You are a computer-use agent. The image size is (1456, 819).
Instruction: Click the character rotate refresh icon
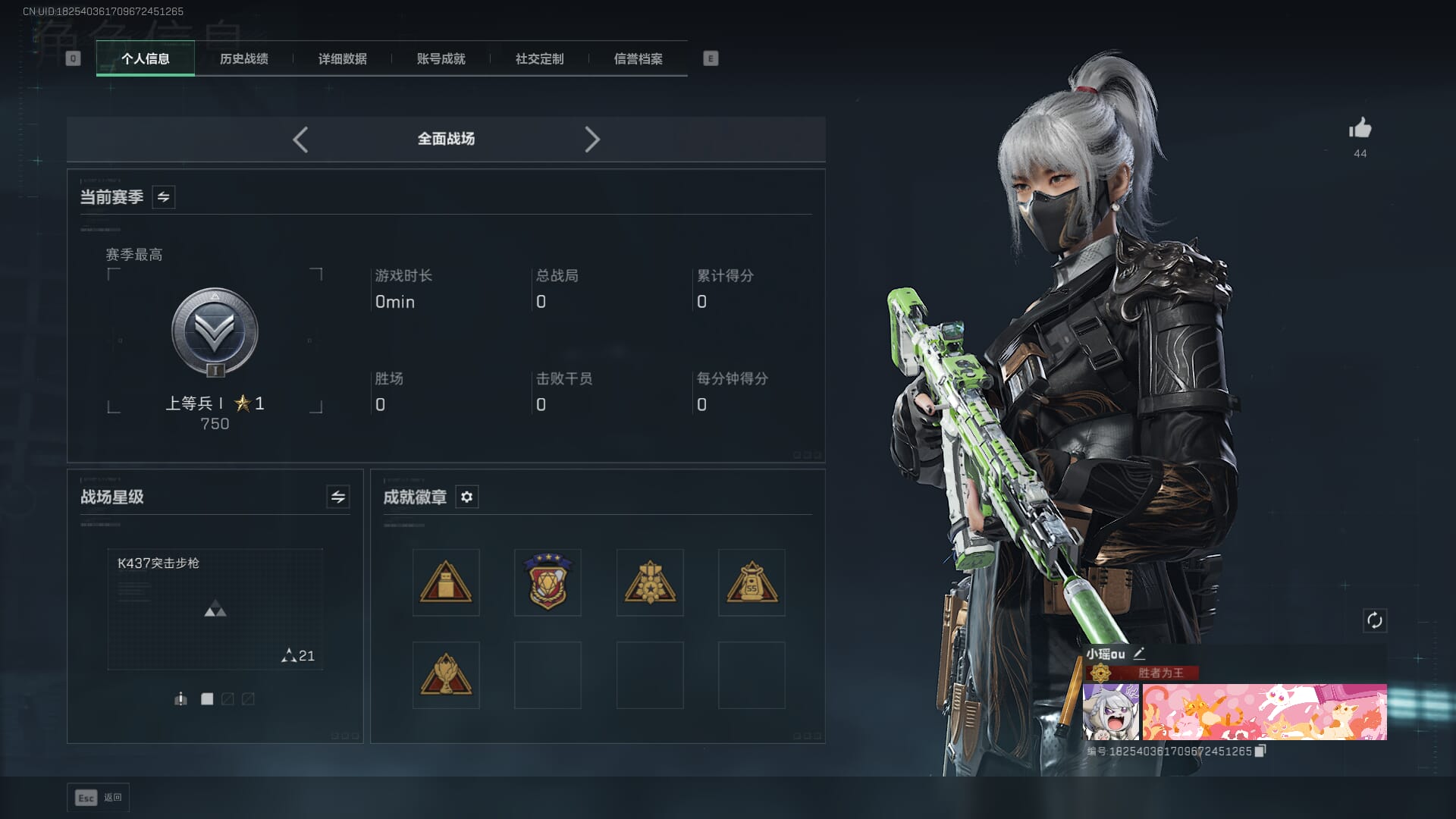point(1374,620)
